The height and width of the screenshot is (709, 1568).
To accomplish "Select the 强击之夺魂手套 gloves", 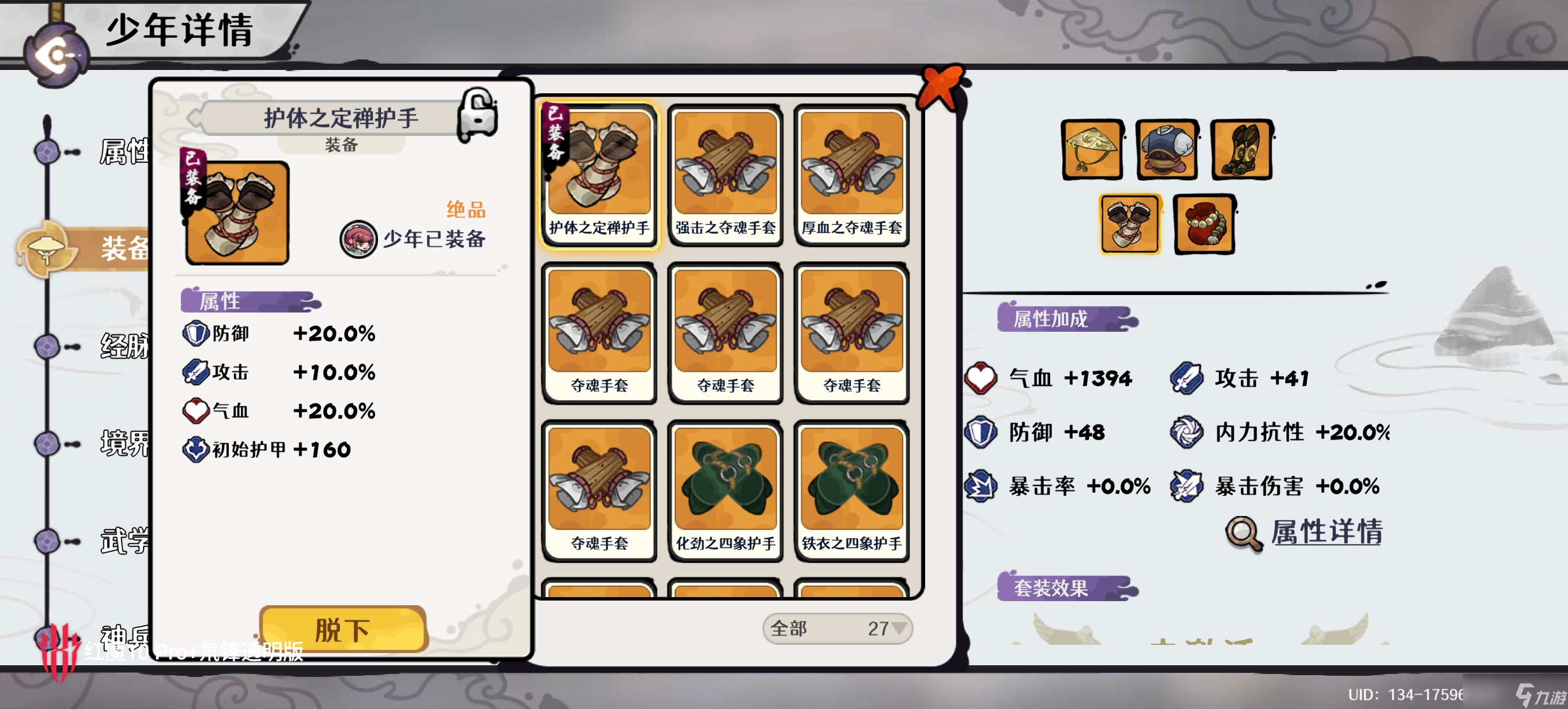I will (x=725, y=174).
